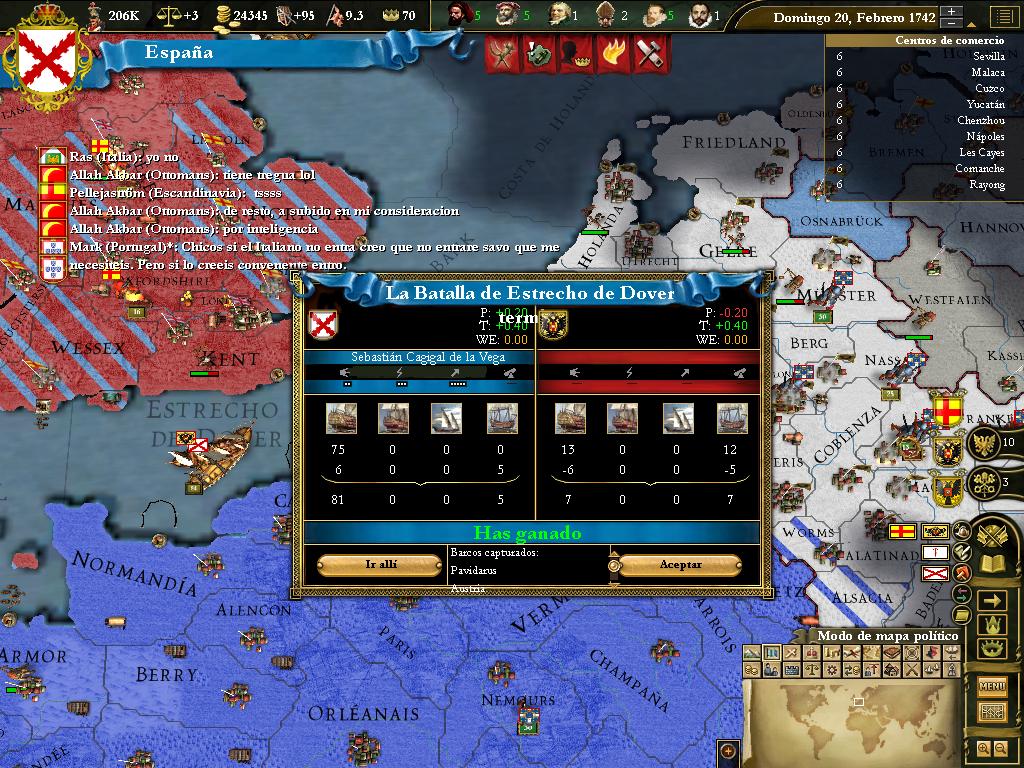Select the yellow arrow button
This screenshot has height=768, width=1024.
click(992, 600)
